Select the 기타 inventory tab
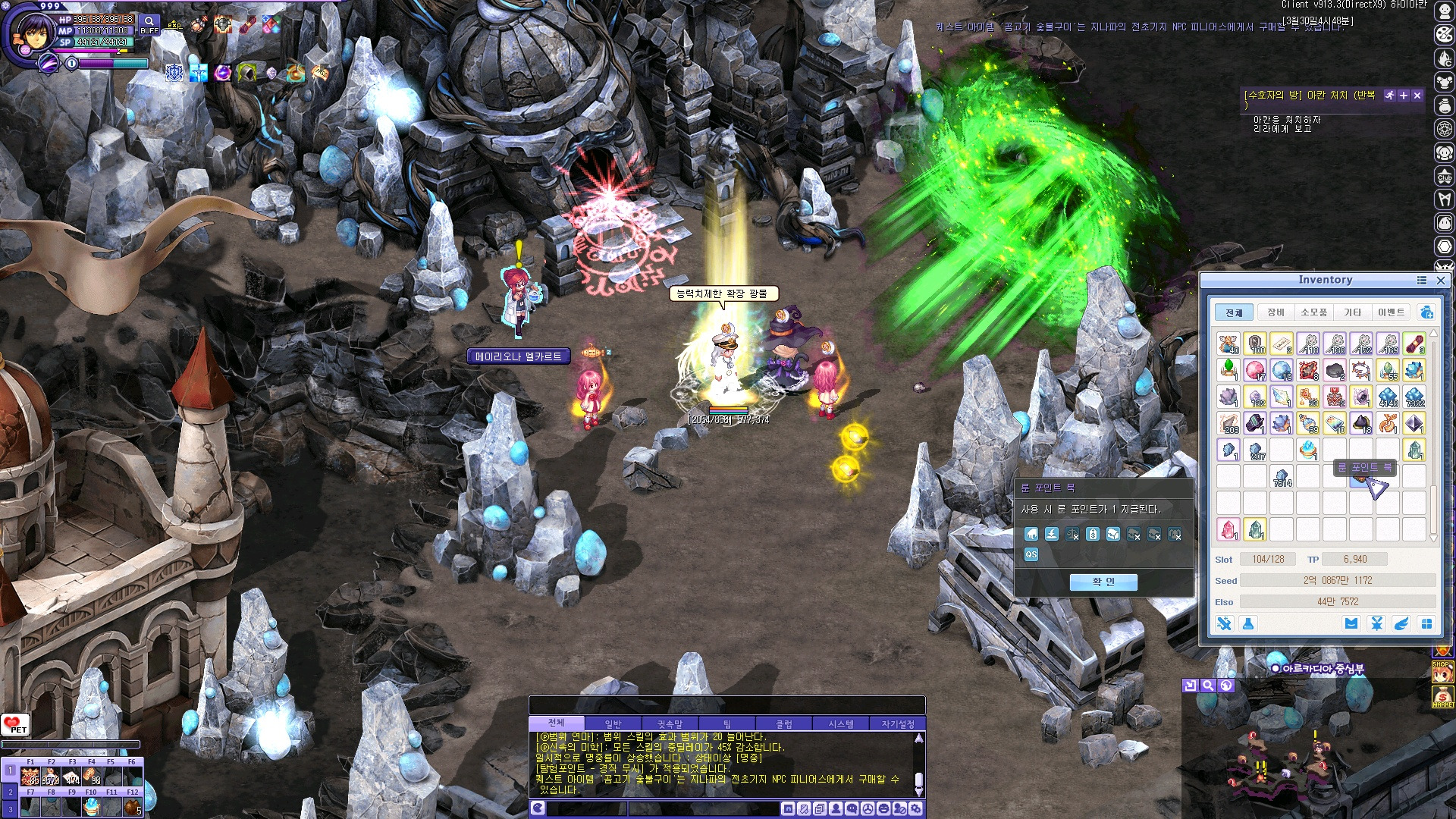 point(1352,312)
